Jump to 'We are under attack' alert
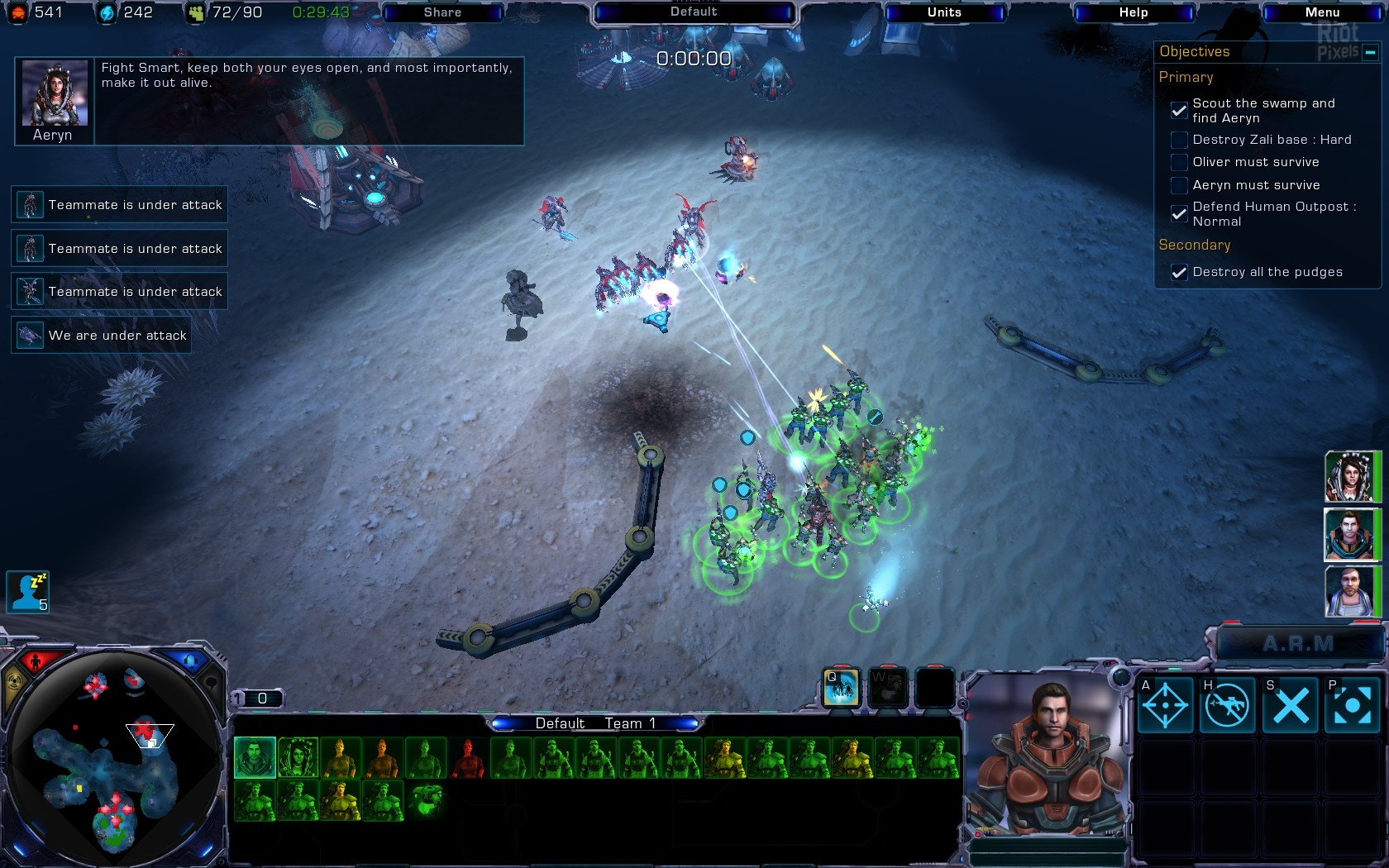 coord(101,336)
